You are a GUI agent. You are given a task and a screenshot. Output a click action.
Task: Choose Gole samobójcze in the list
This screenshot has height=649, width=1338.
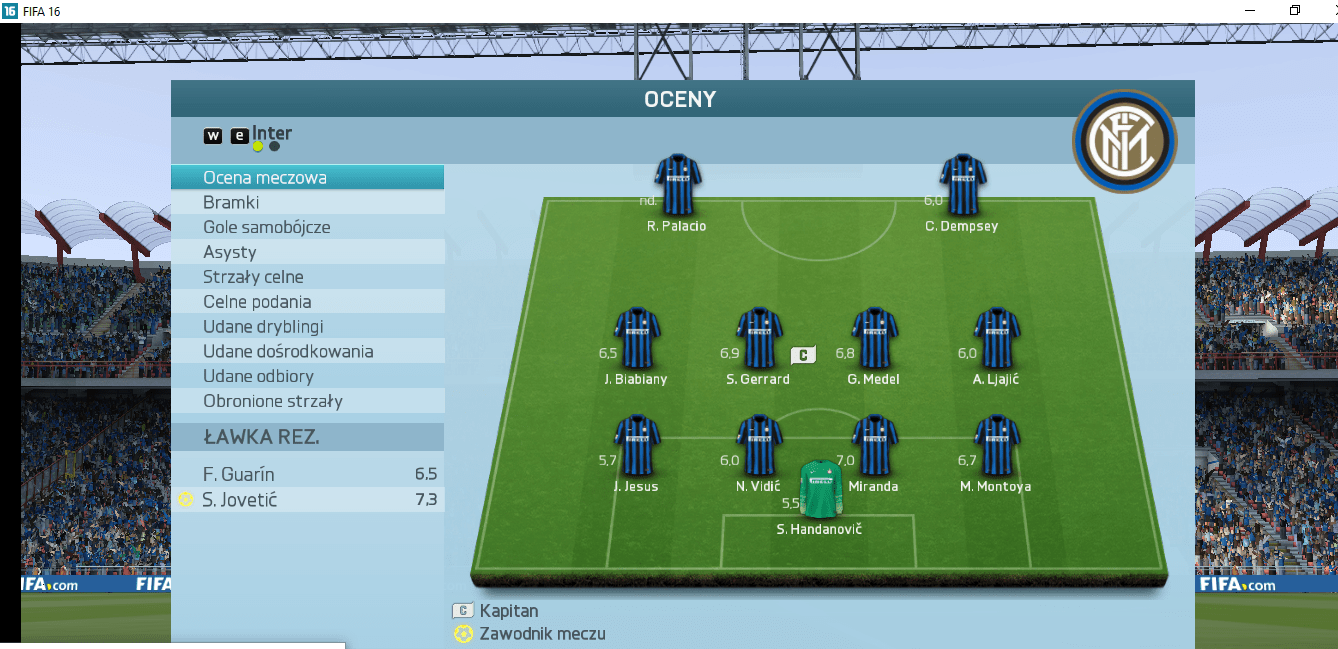tap(307, 227)
